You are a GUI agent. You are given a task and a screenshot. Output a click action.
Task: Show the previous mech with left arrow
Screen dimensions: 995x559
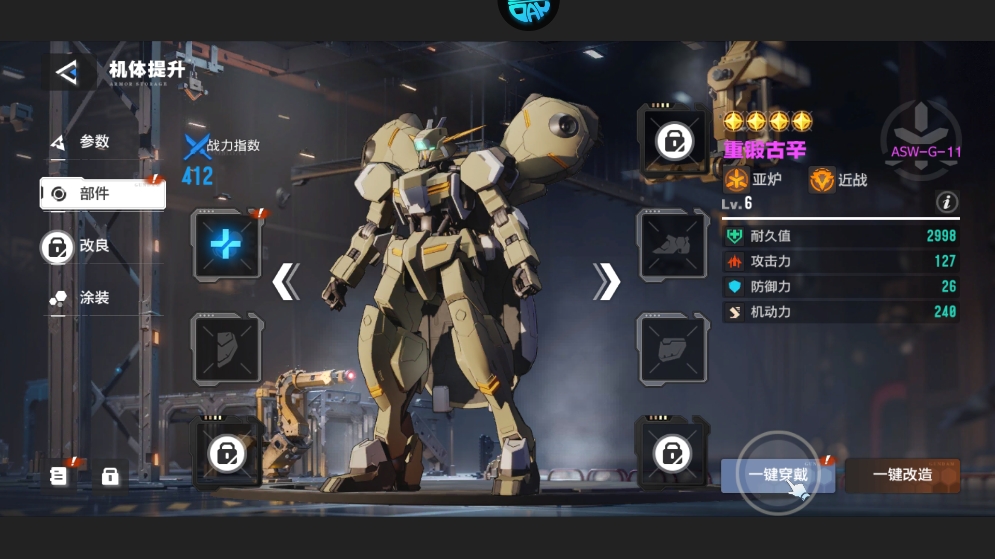pos(286,282)
